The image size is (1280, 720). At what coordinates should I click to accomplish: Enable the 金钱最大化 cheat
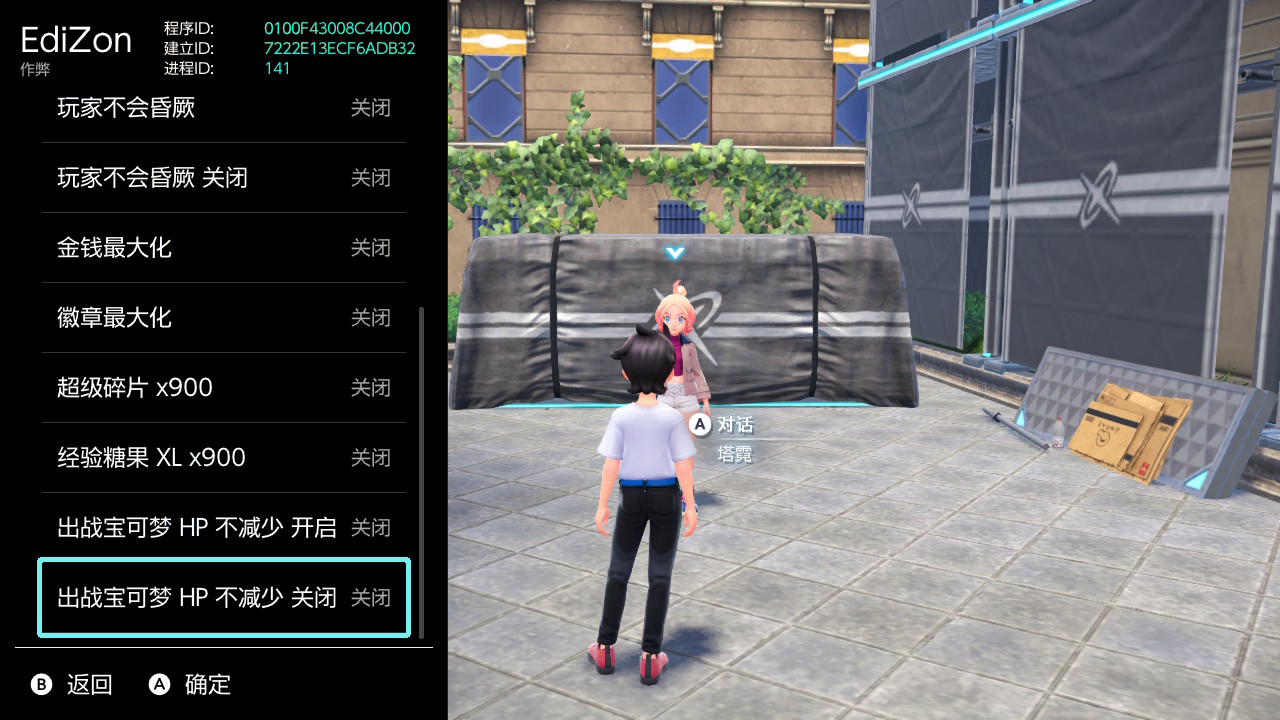[223, 248]
